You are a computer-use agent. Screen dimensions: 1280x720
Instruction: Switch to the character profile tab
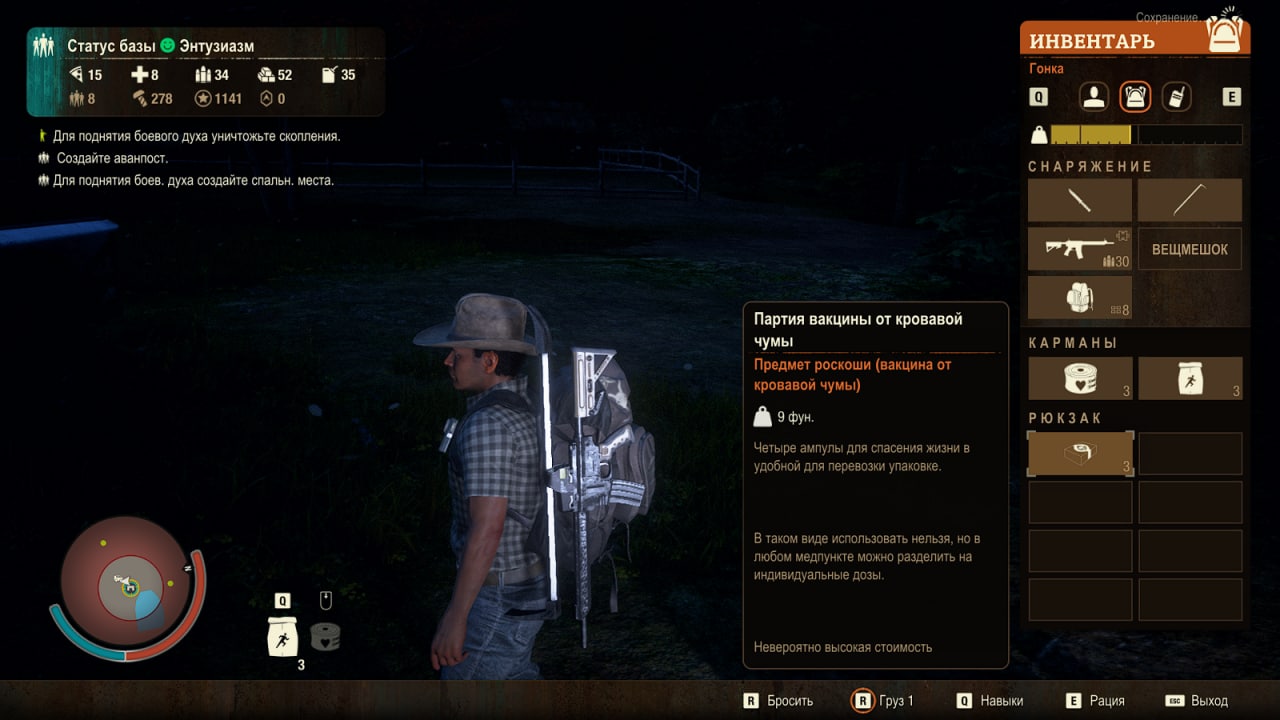pyautogui.click(x=1095, y=97)
